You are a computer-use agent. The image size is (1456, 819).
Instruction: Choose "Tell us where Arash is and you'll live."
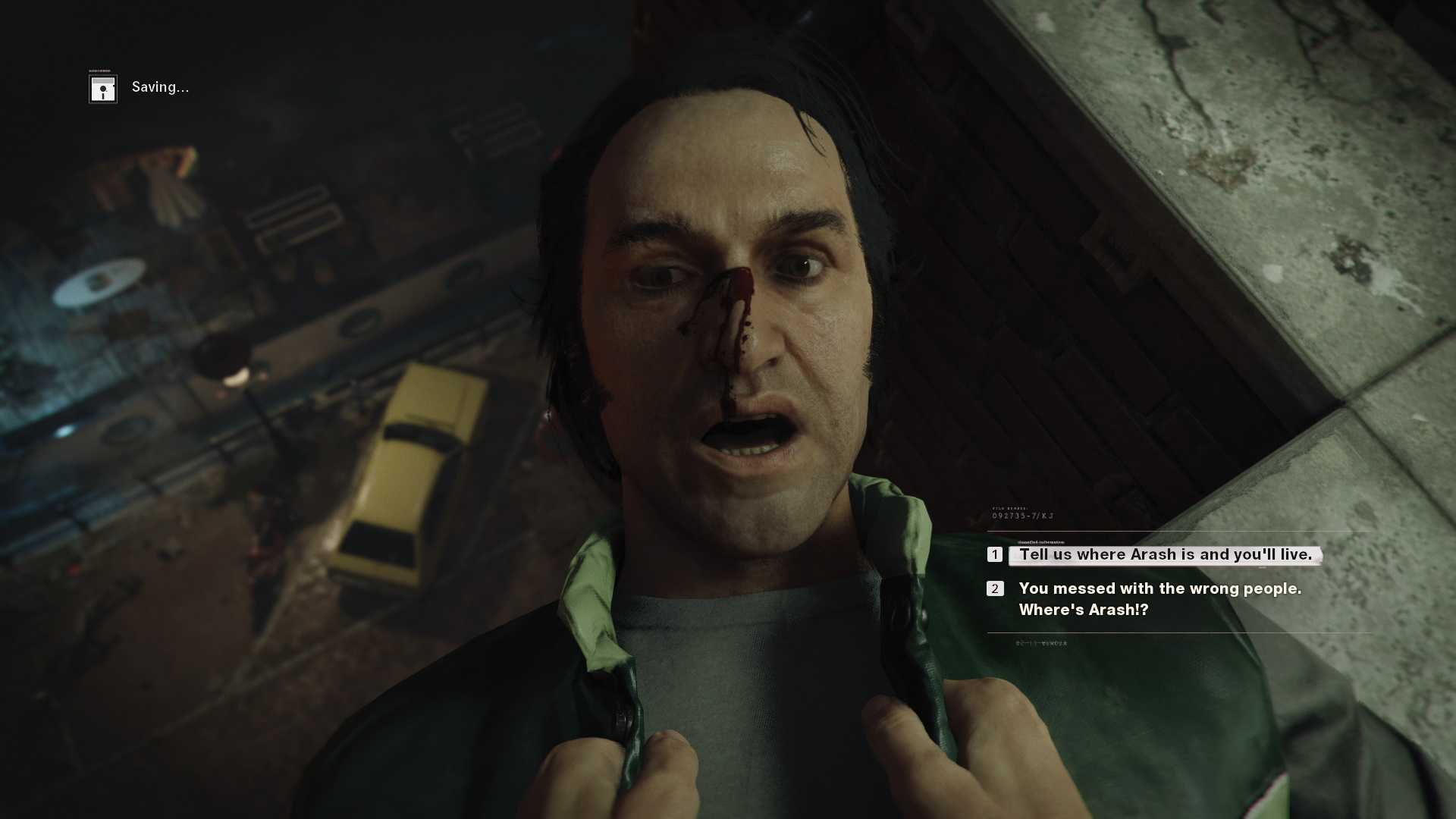pos(1165,555)
